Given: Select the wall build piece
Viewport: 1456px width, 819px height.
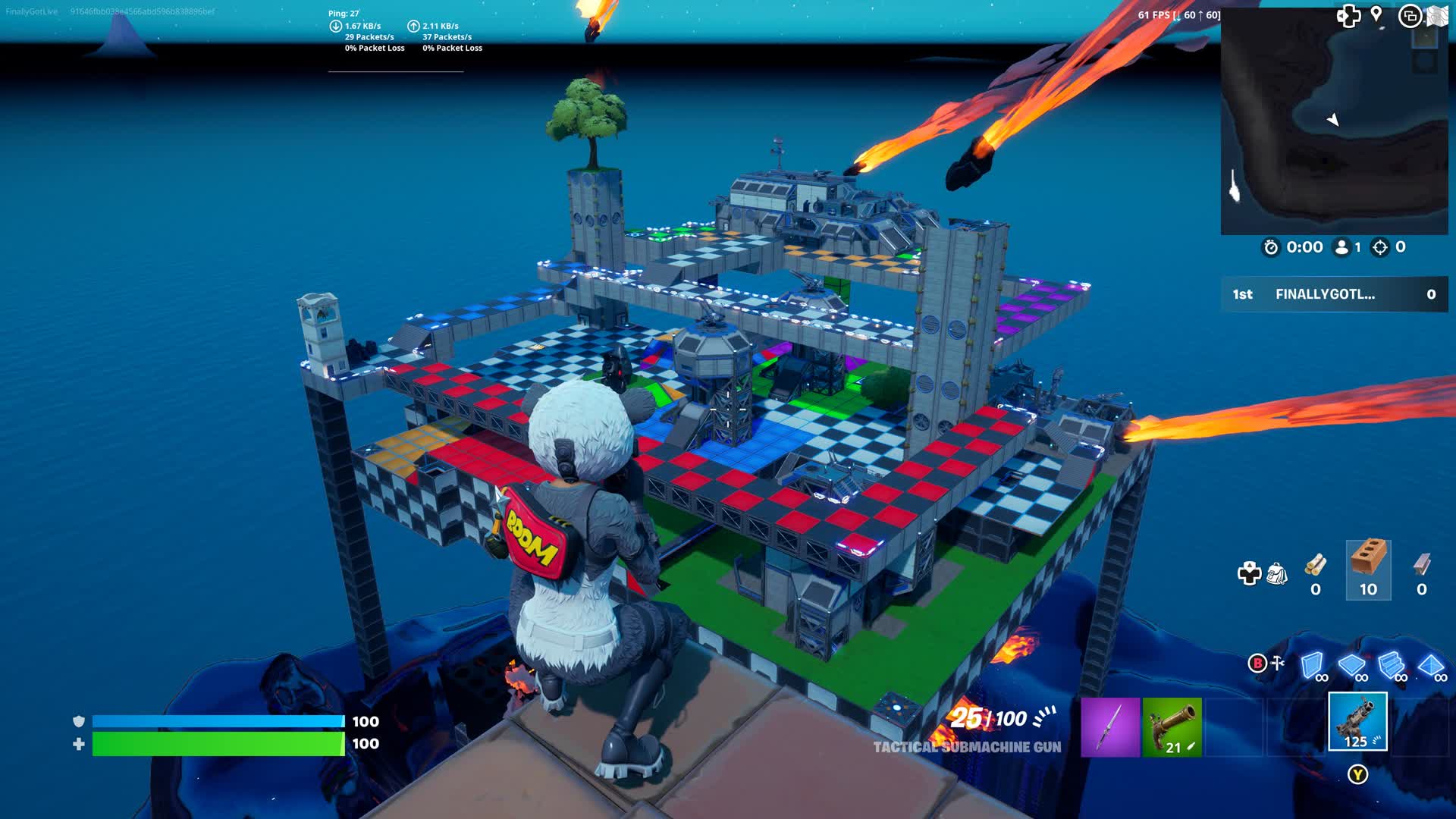Looking at the screenshot, I should (1313, 664).
